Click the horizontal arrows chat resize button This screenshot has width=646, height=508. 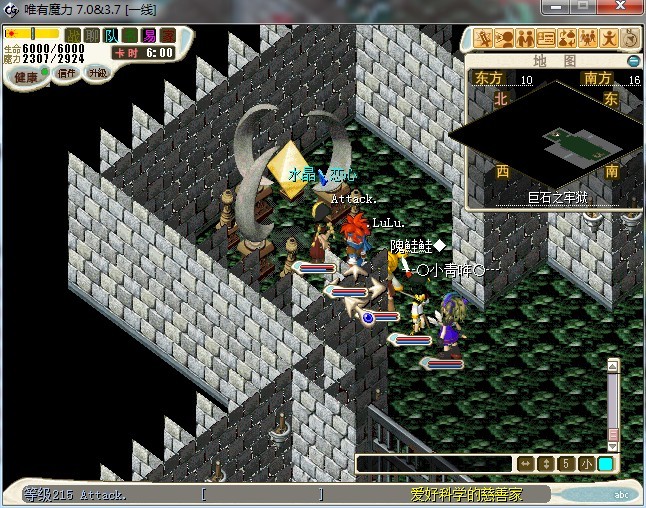(x=525, y=464)
